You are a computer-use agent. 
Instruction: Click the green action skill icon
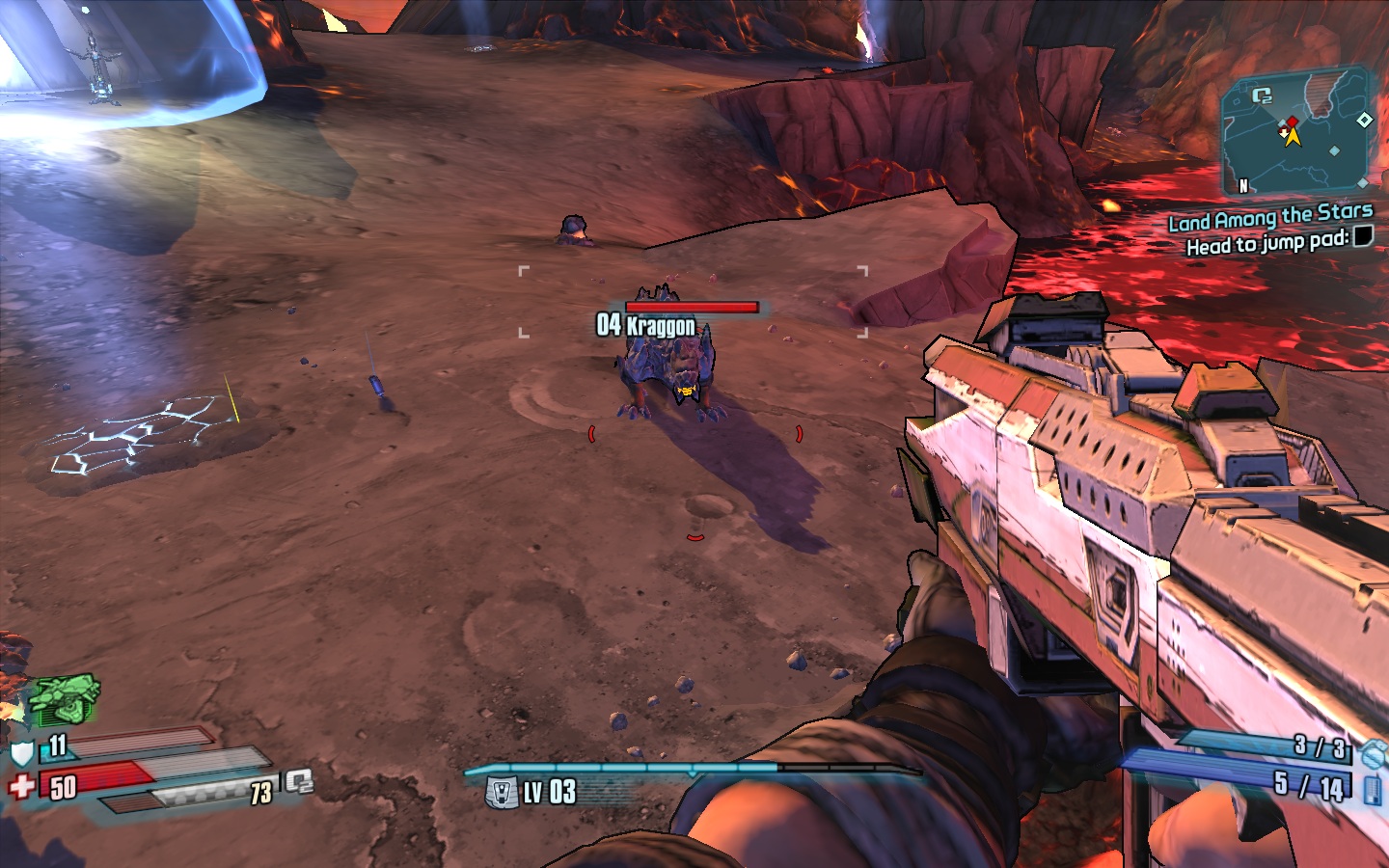coord(64,699)
